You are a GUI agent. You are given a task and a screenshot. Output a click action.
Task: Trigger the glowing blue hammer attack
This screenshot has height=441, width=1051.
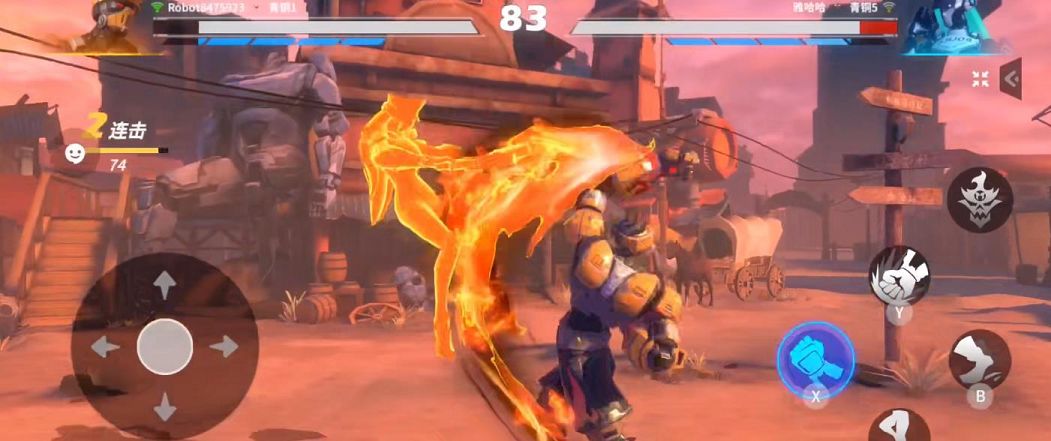pyautogui.click(x=815, y=357)
